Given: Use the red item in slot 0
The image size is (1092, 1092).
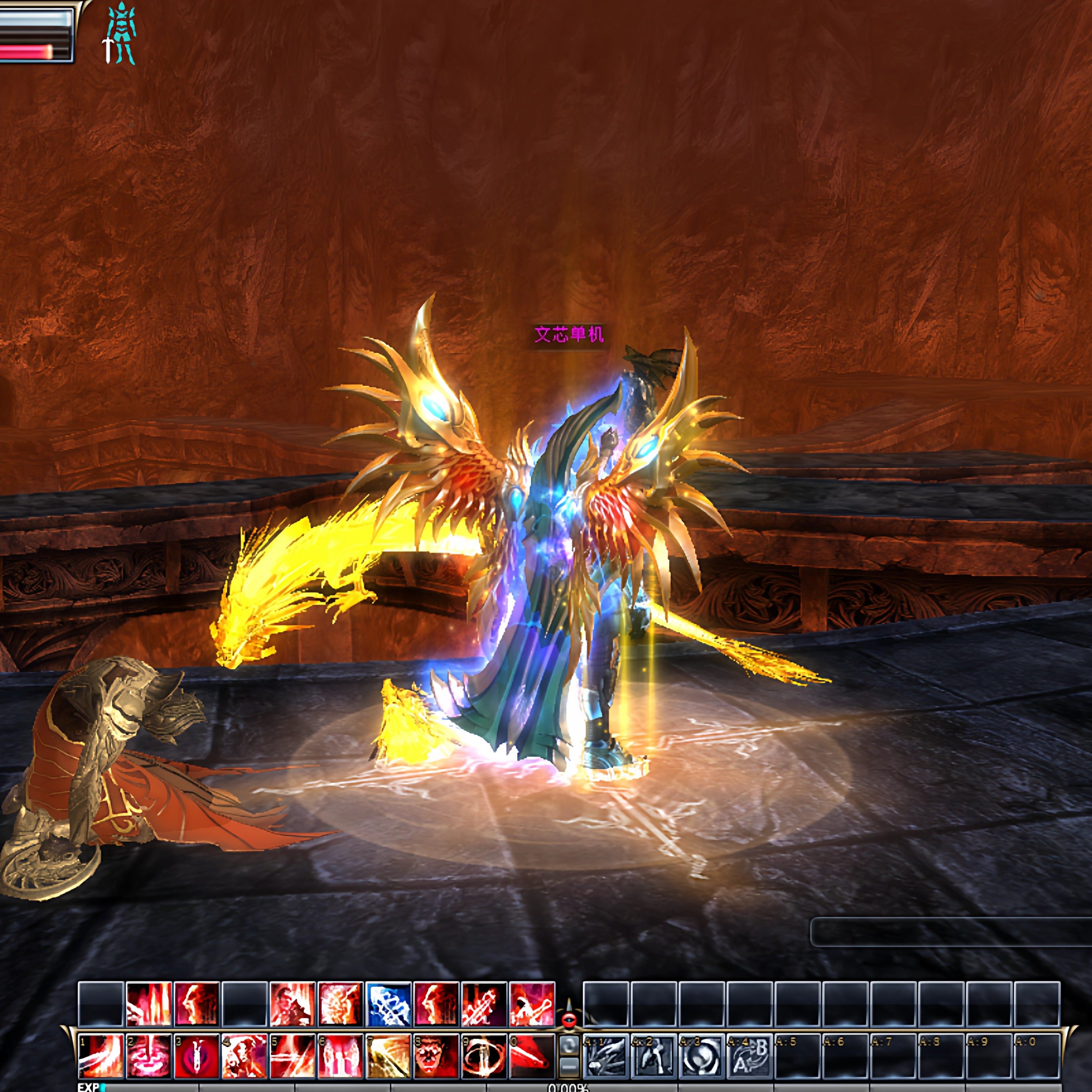Looking at the screenshot, I should pos(531,1055).
